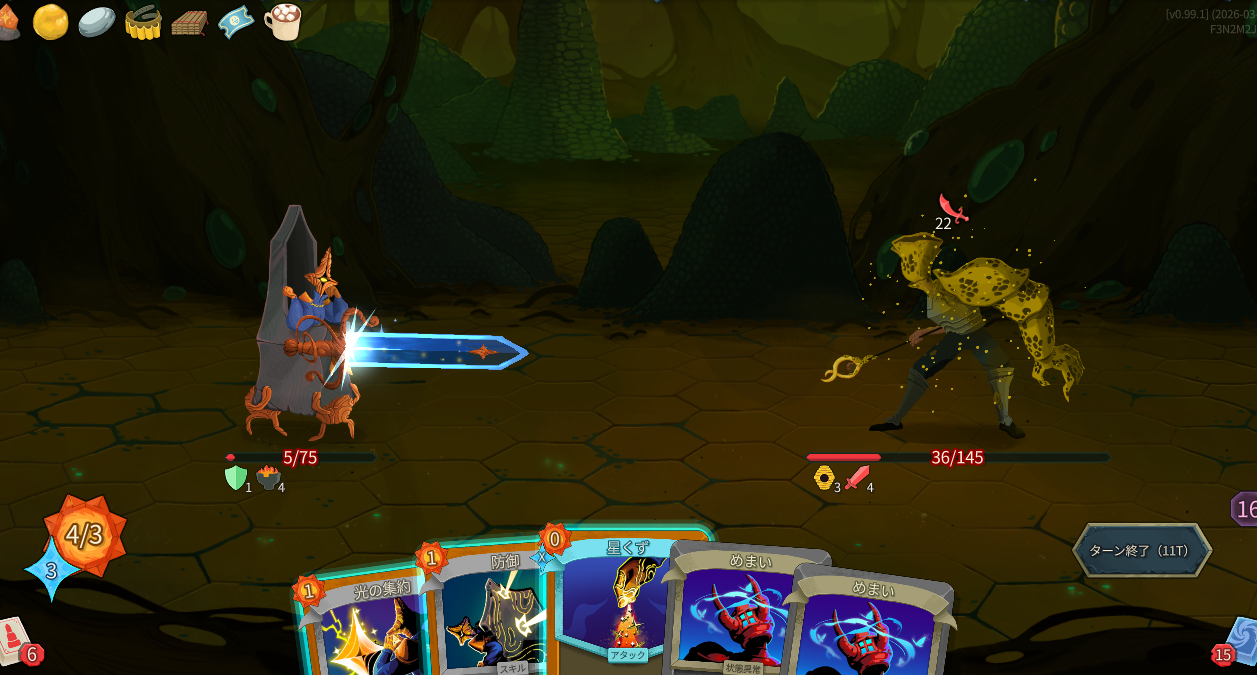Inspect the hot cocoa mug relic
Image resolution: width=1257 pixels, height=675 pixels.
coord(283,21)
